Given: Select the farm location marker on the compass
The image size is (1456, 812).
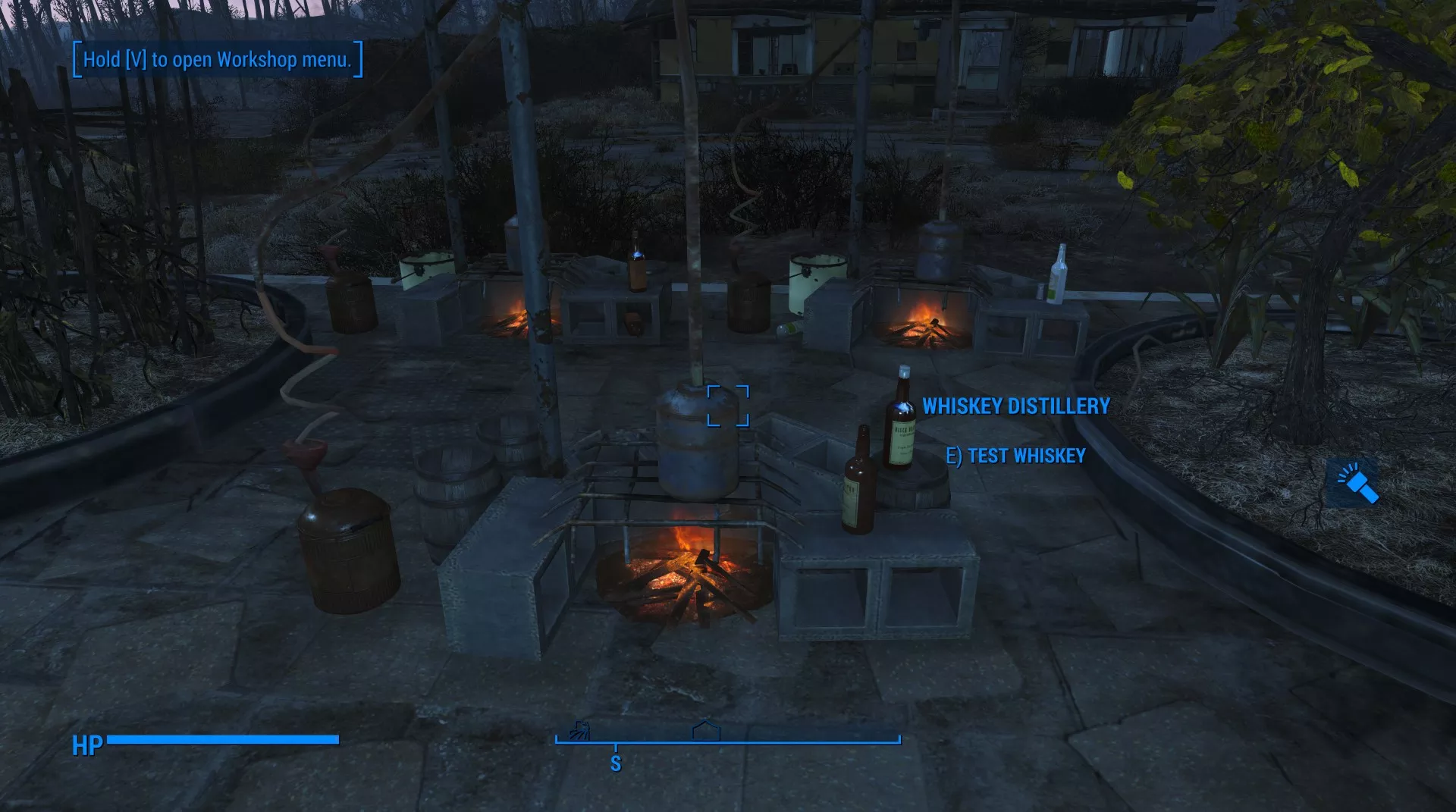Looking at the screenshot, I should coord(580,731).
